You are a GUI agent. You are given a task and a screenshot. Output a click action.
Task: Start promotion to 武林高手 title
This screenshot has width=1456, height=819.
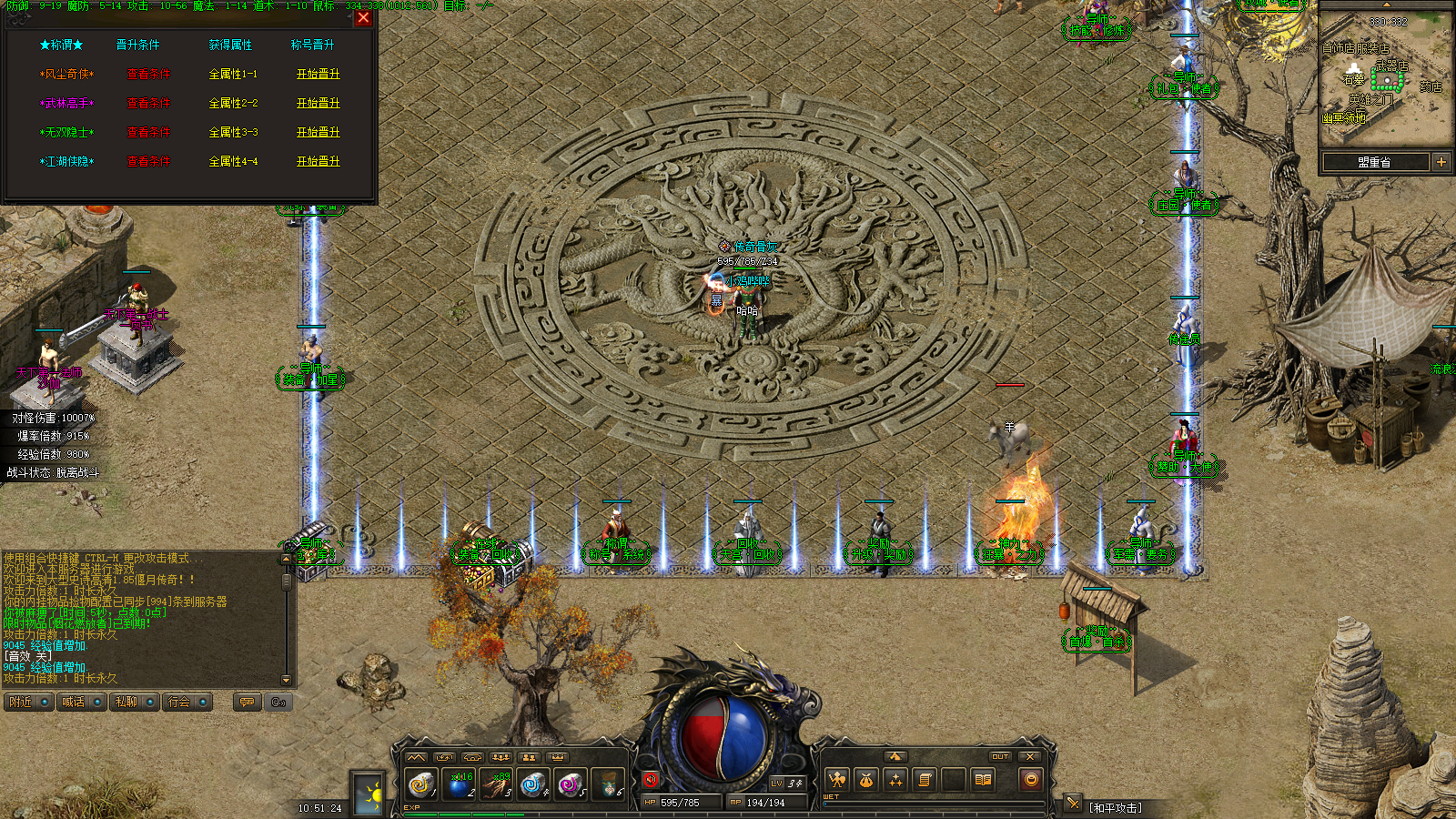pos(318,103)
